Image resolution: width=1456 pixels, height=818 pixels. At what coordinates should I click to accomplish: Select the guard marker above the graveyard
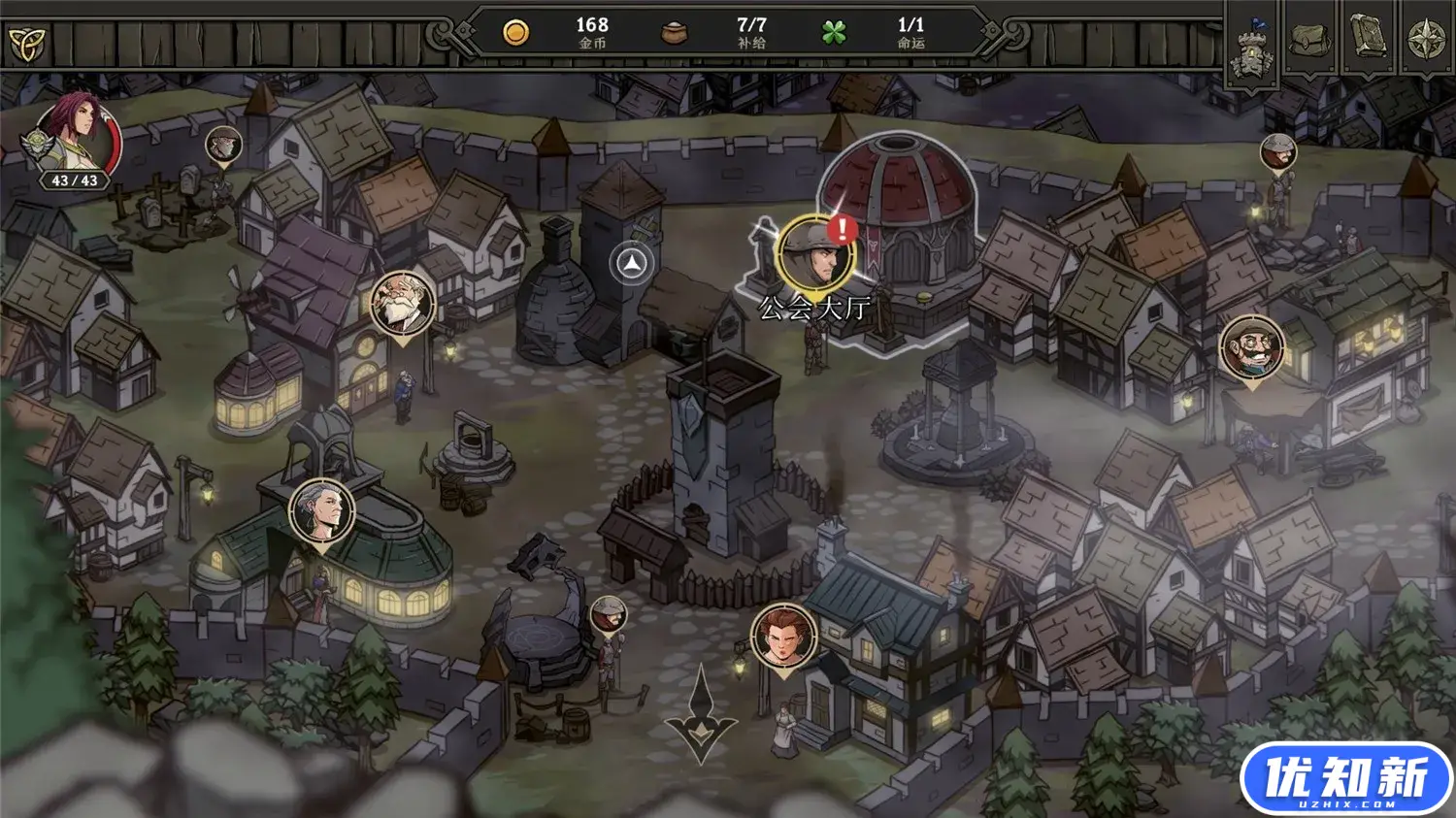point(224,145)
